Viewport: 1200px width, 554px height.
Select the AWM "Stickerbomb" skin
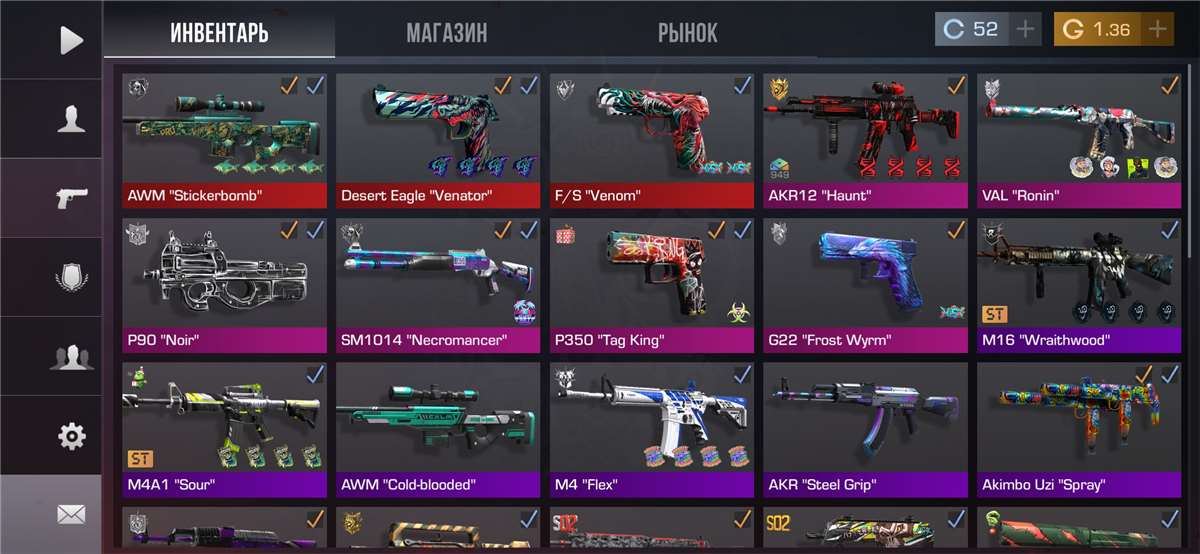(225, 138)
